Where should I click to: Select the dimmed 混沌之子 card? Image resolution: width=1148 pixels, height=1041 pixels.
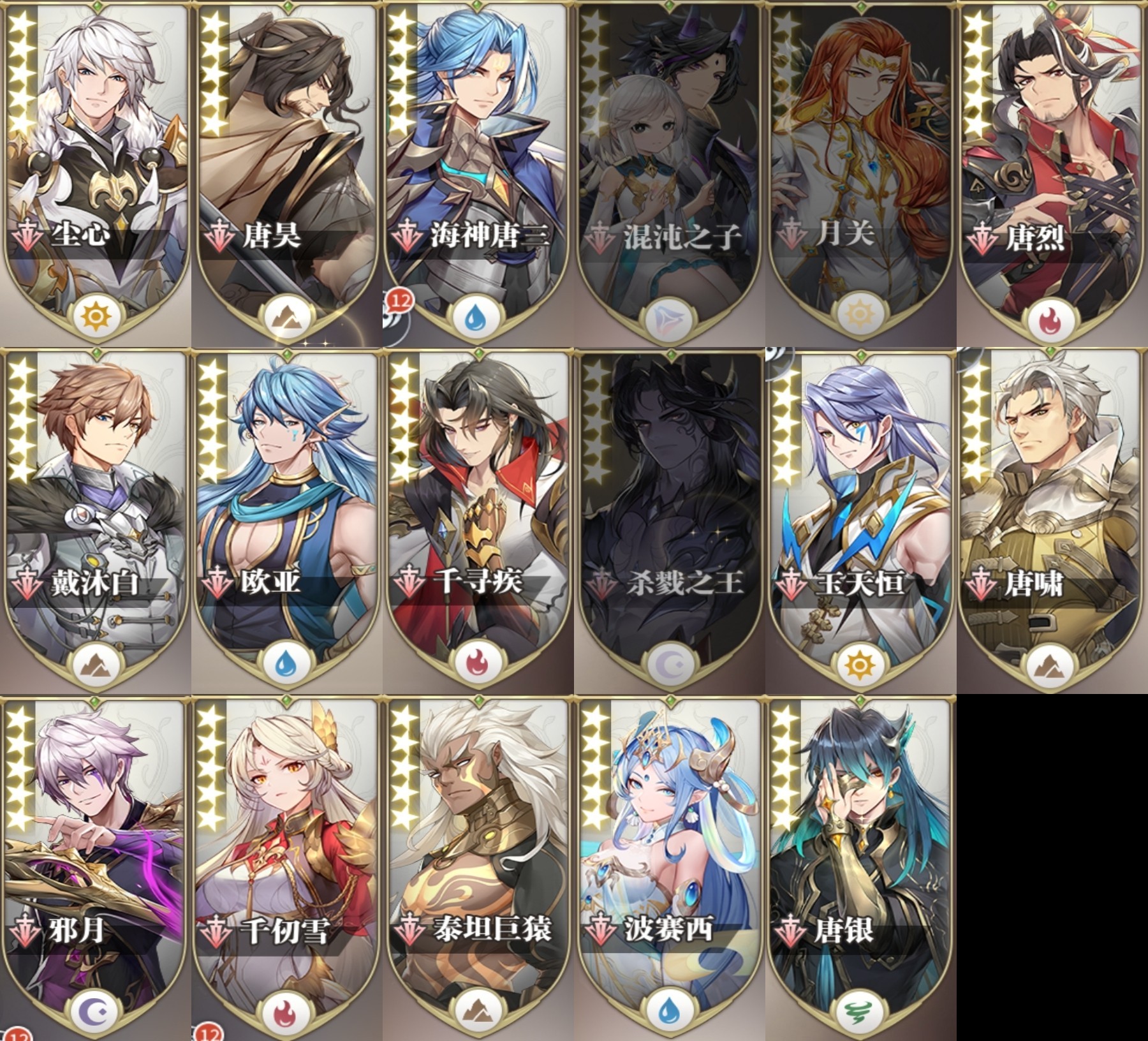pos(670,166)
